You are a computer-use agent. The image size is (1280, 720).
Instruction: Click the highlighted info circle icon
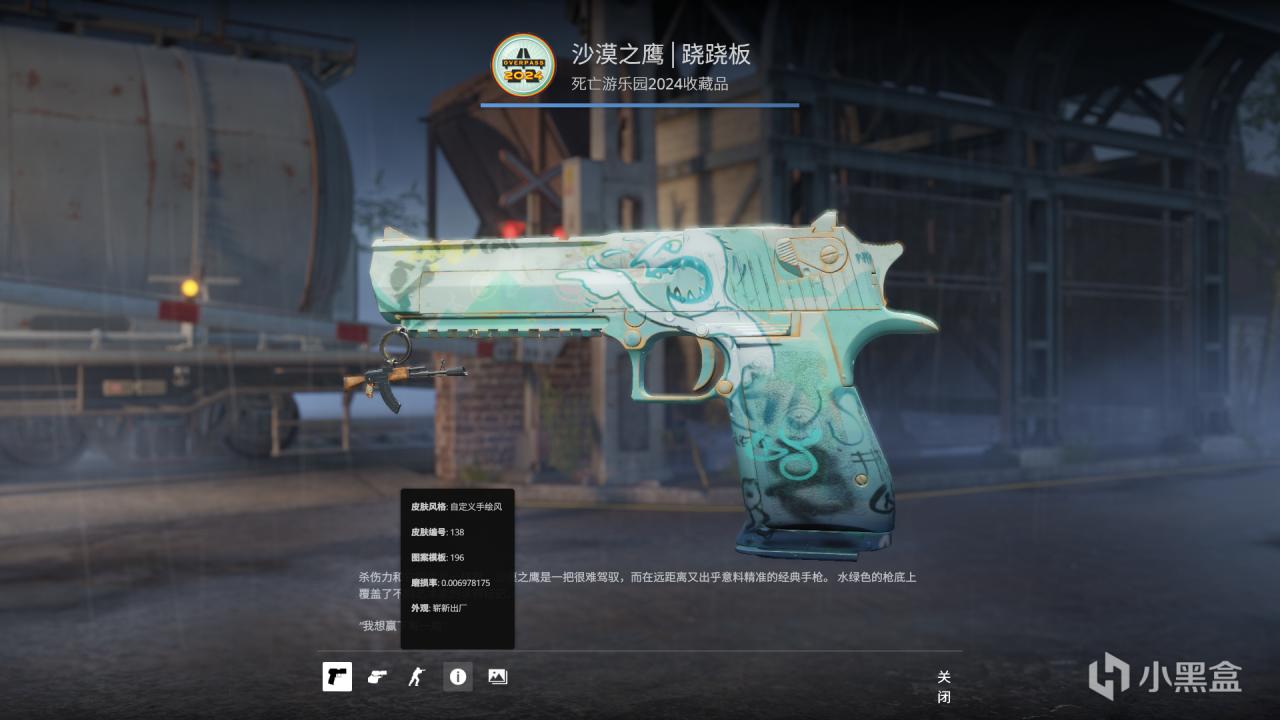pyautogui.click(x=457, y=676)
